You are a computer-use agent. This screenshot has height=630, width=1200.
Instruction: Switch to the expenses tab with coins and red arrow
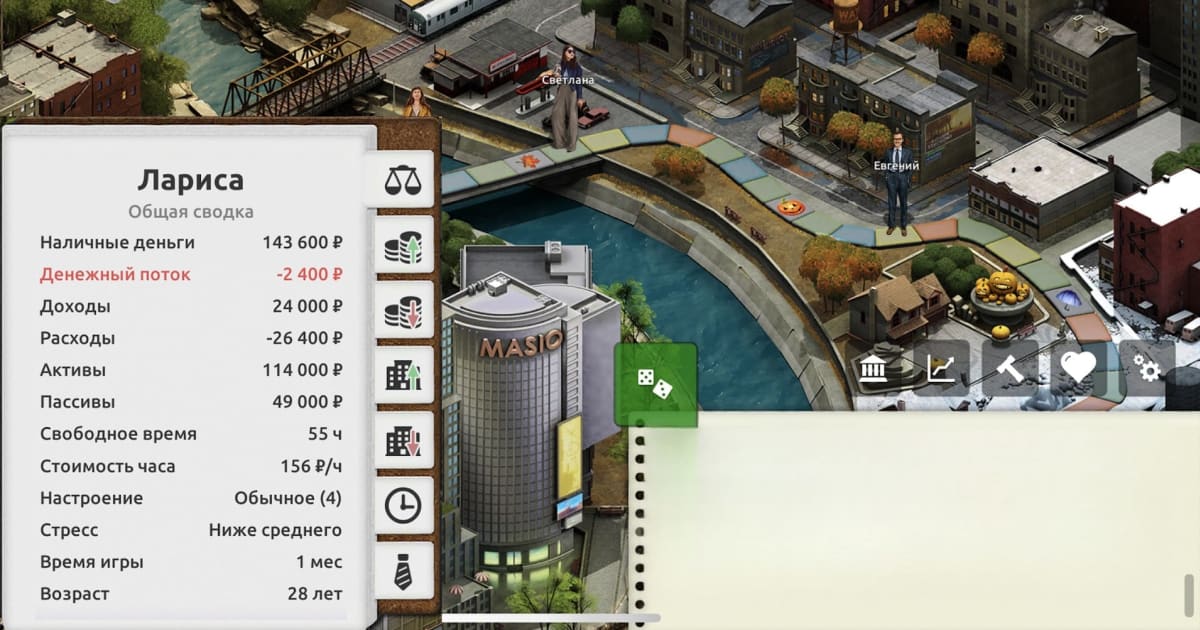(x=403, y=311)
